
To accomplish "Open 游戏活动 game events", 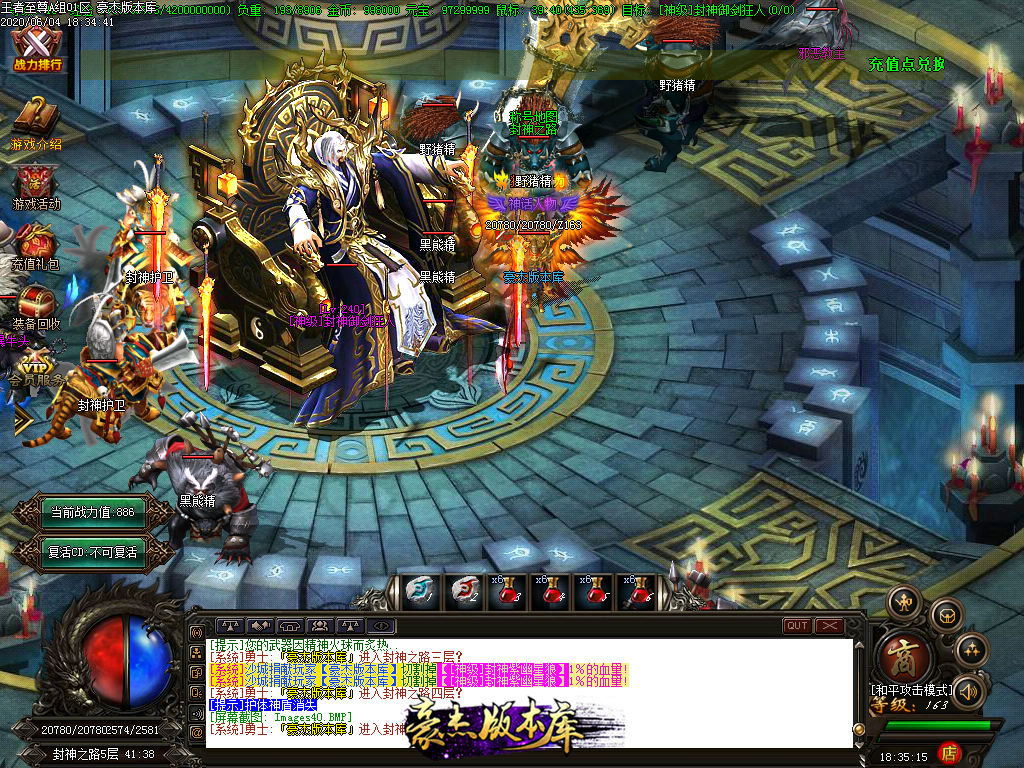I will point(36,185).
